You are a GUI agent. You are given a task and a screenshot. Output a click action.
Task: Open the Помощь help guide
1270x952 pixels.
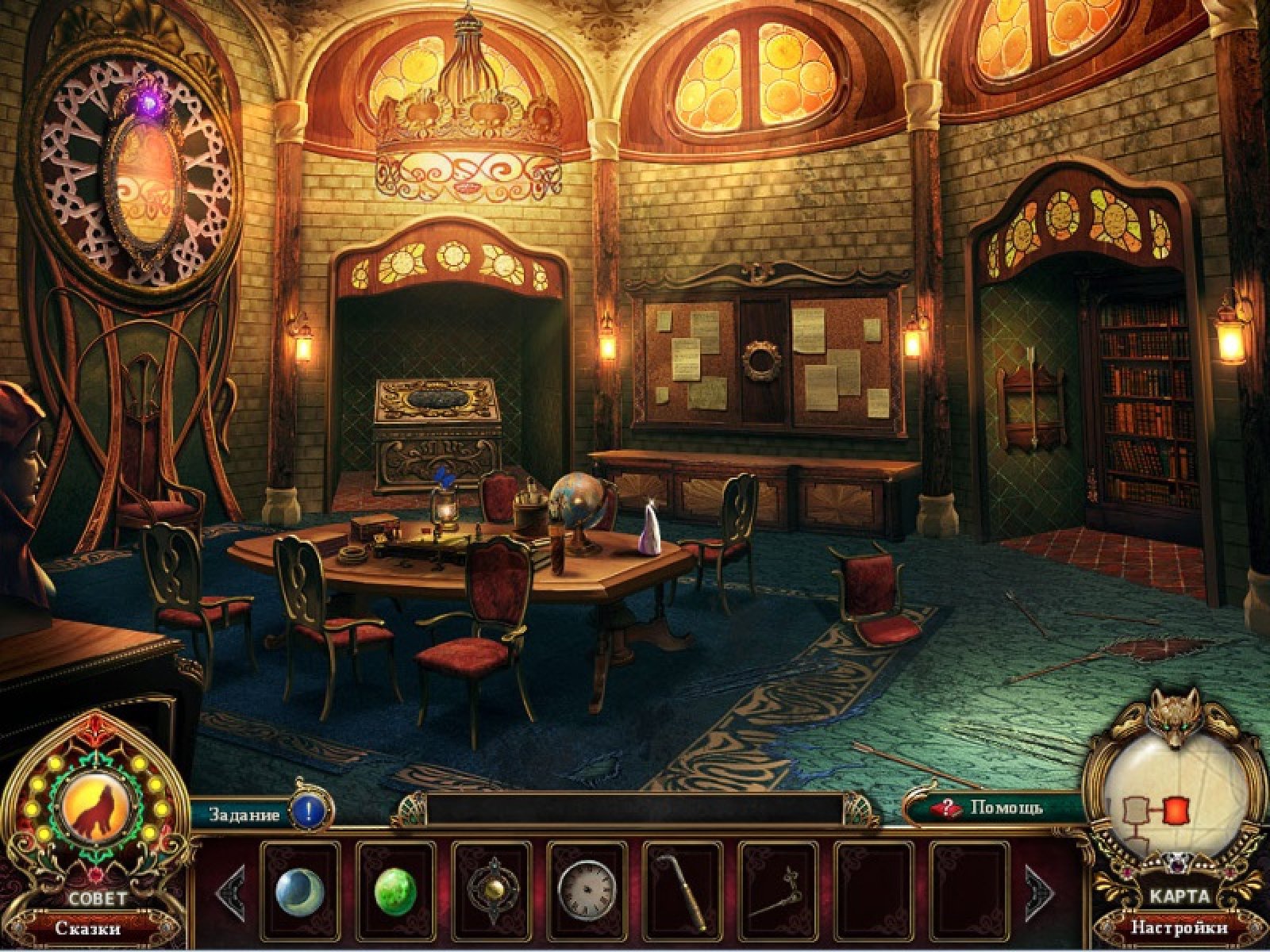pyautogui.click(x=992, y=808)
